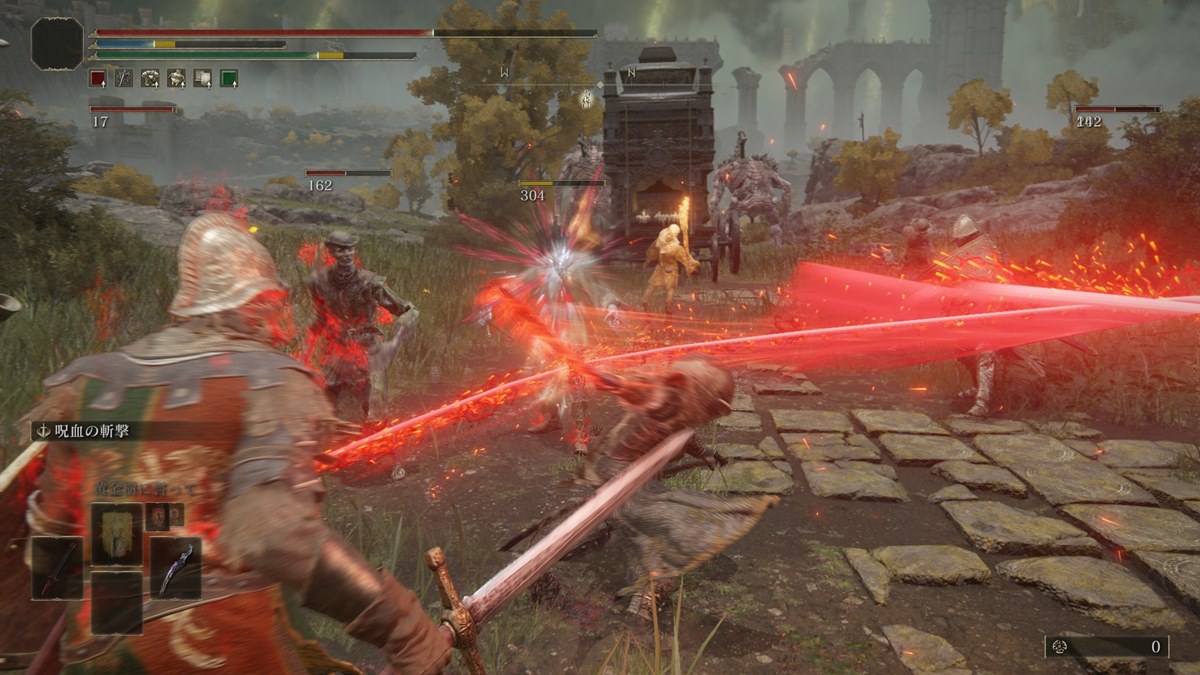Click the paper scroll buff icon
Image resolution: width=1200 pixels, height=675 pixels.
tap(202, 78)
